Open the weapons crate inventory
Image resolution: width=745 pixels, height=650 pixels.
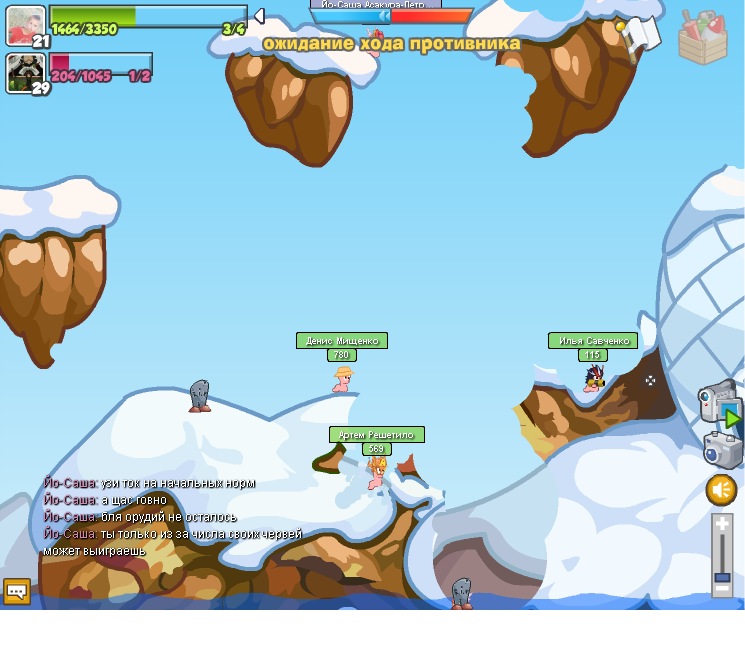click(x=703, y=38)
